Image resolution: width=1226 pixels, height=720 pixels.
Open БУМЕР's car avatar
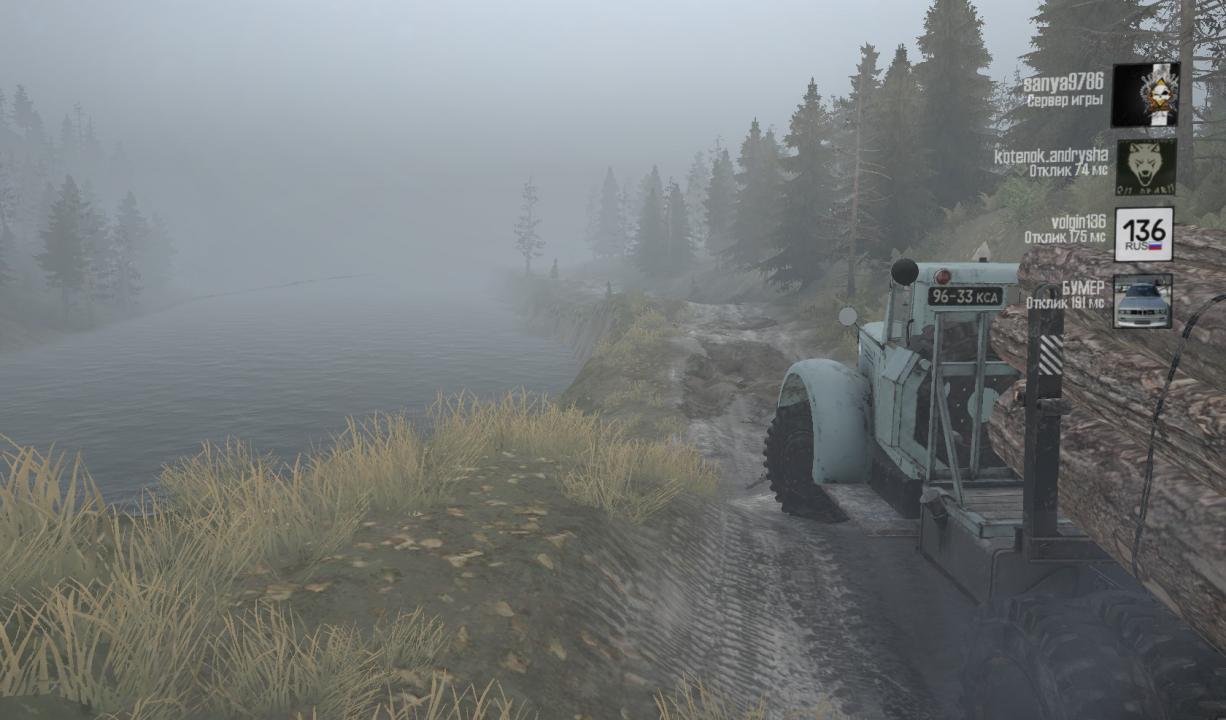coord(1142,301)
